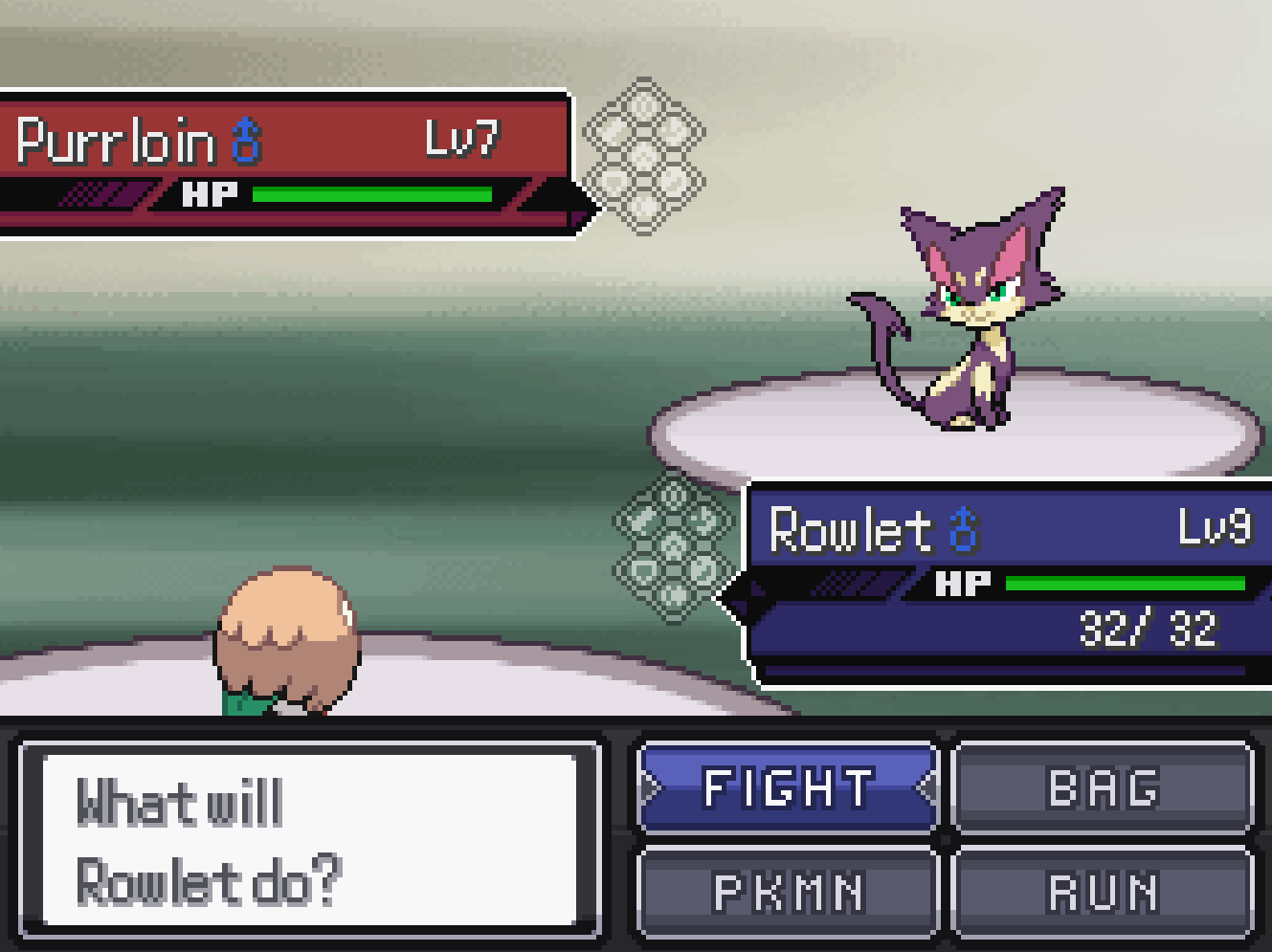1272x952 pixels.
Task: Select the PKMN party option
Action: point(788,892)
